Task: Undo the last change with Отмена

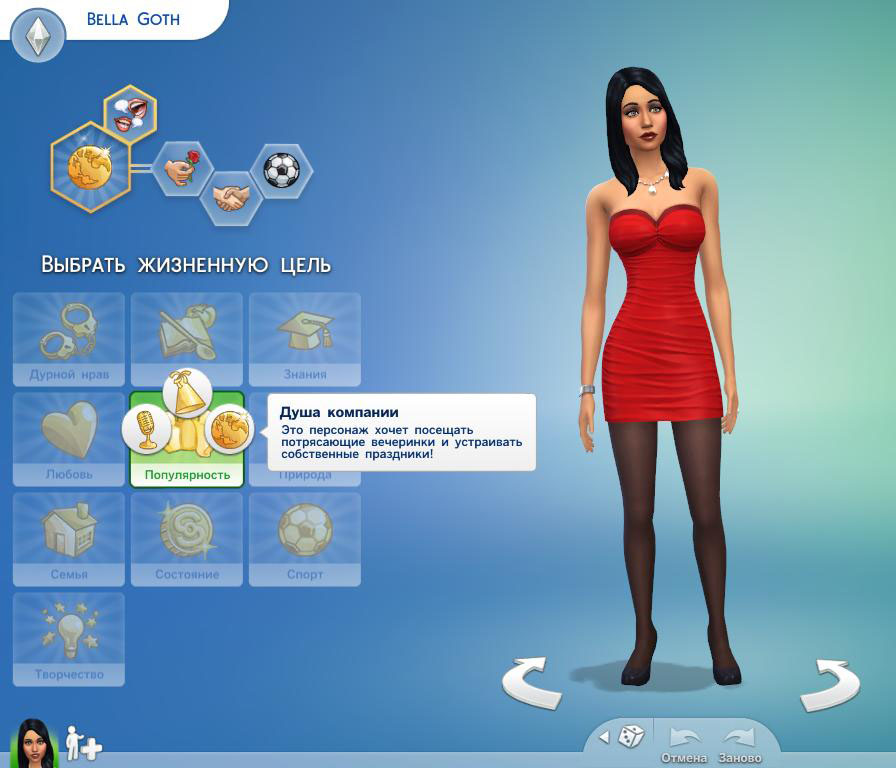Action: (x=684, y=742)
